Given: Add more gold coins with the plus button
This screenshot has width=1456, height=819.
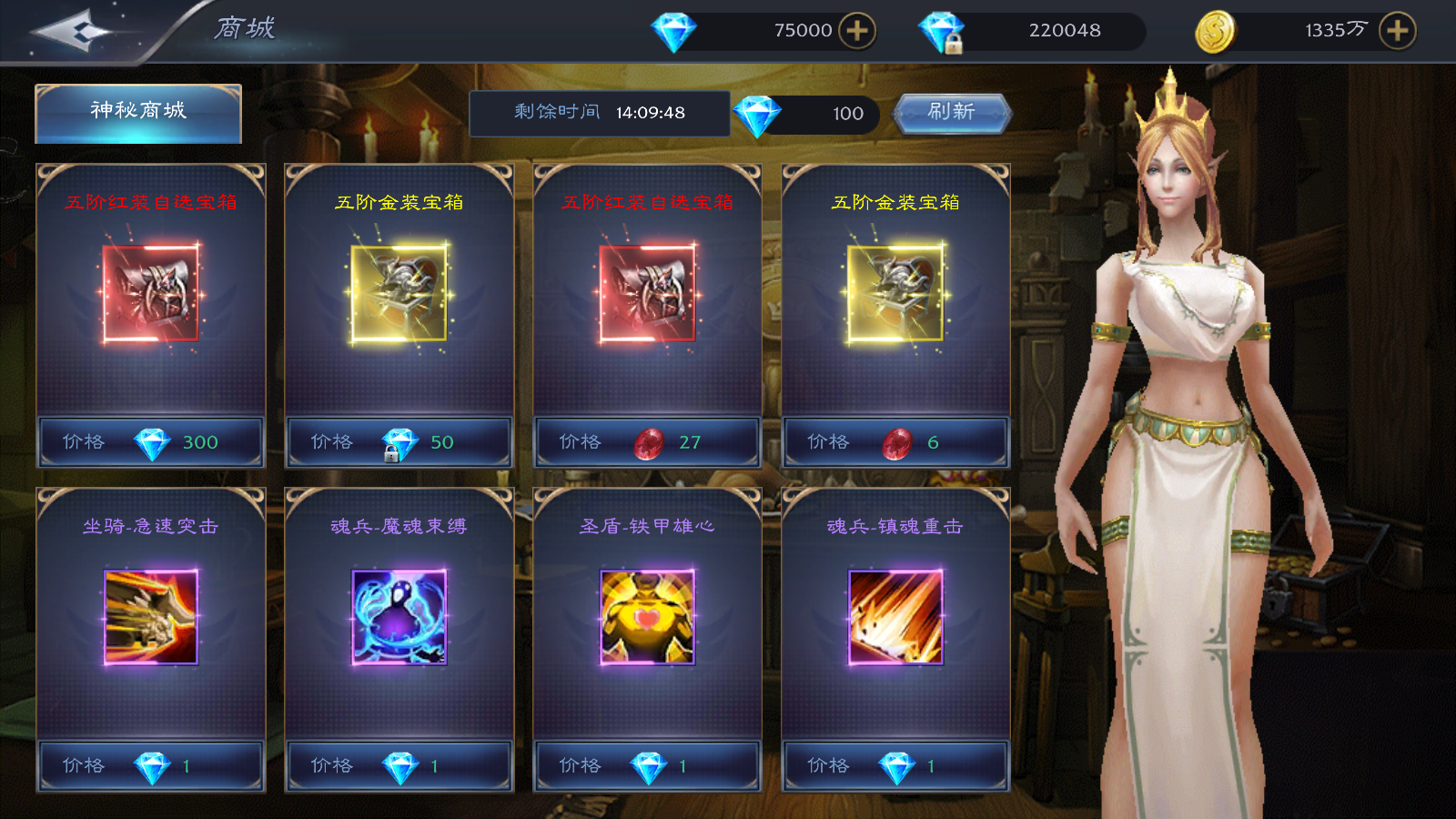Looking at the screenshot, I should (x=1397, y=31).
